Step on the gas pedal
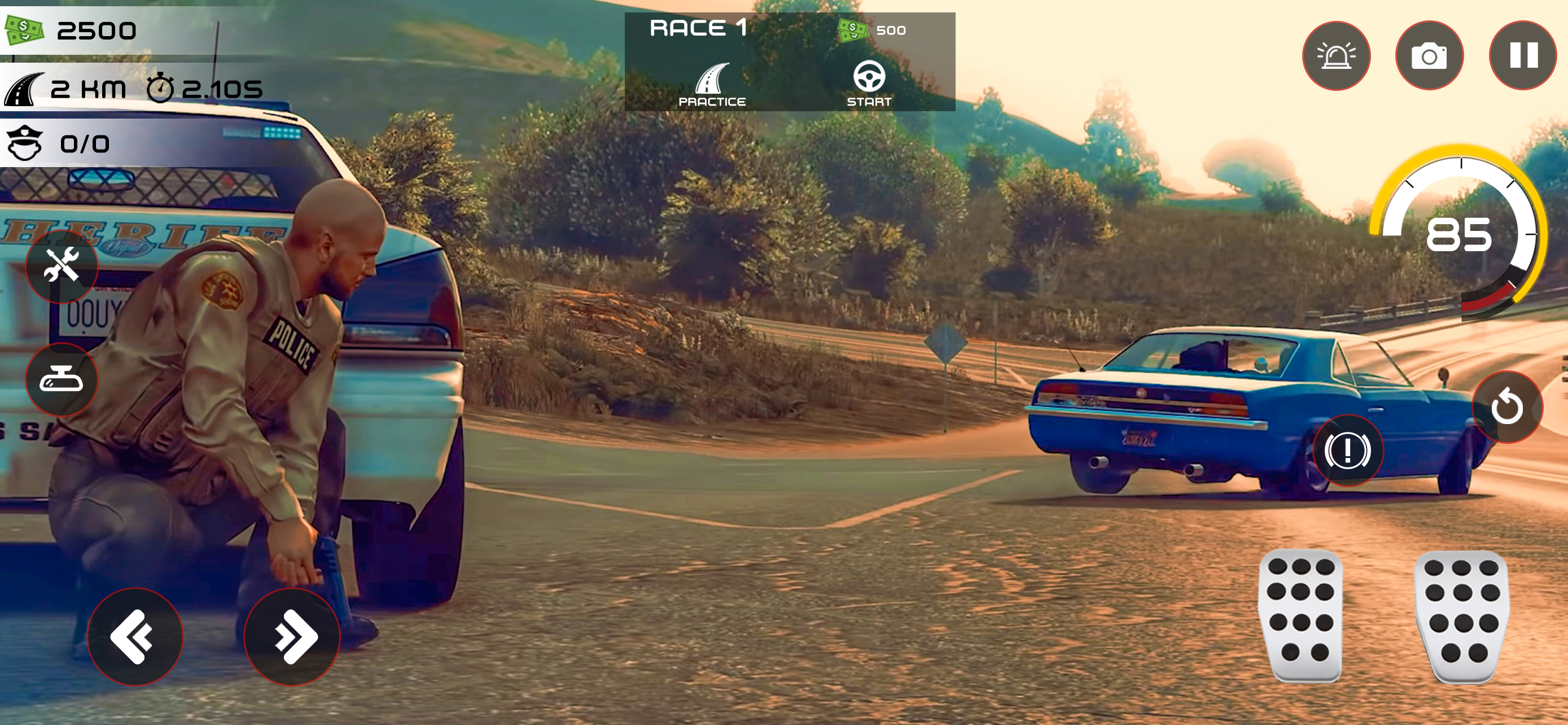 1462,616
